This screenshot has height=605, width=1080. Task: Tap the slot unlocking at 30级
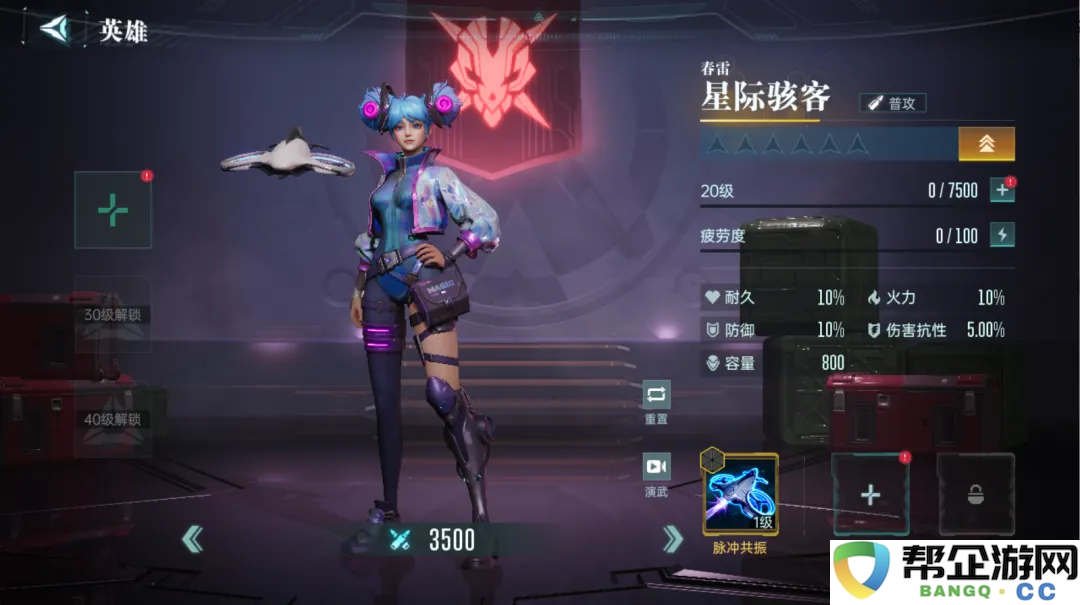pos(113,314)
